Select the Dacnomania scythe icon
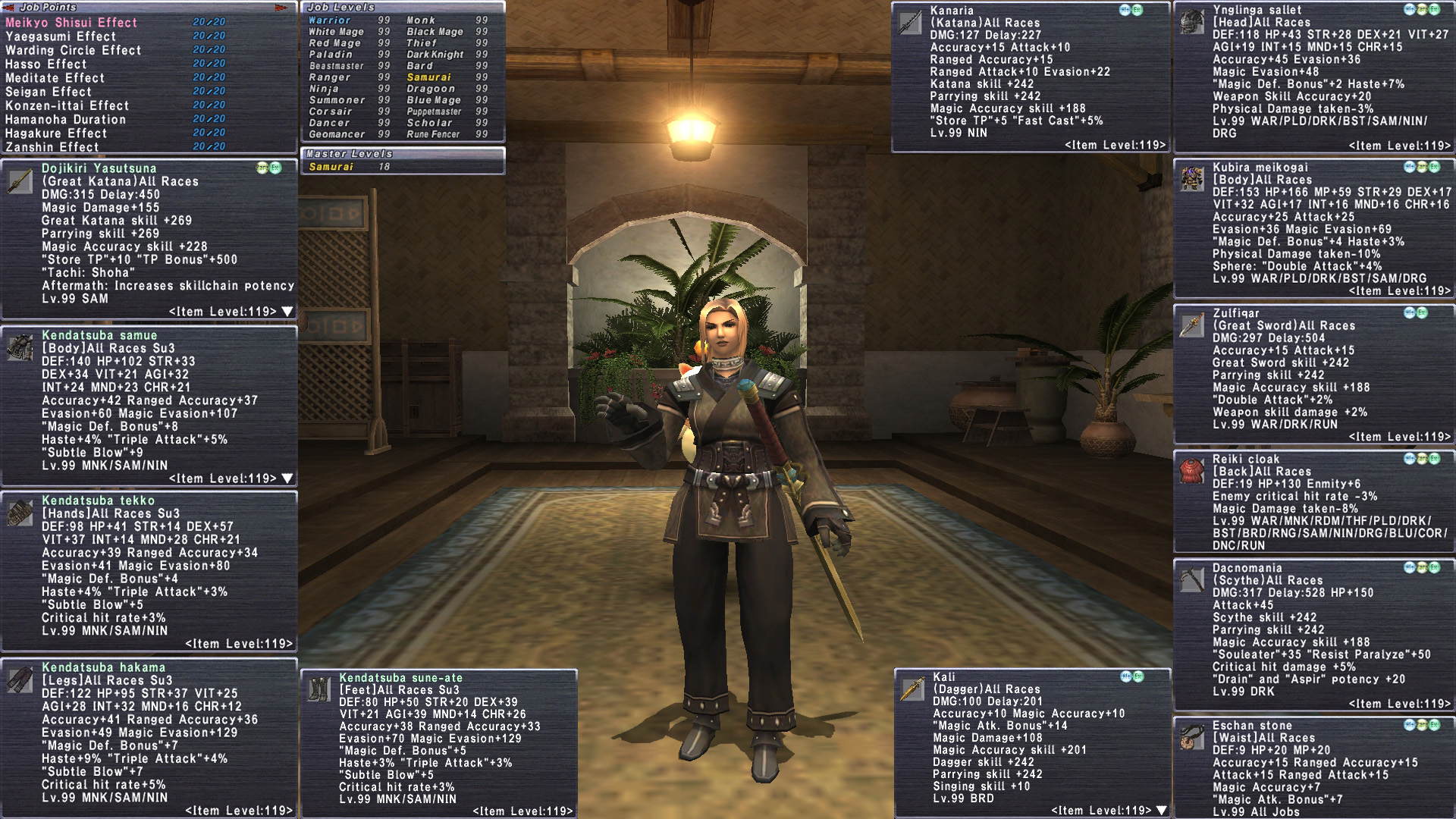Image resolution: width=1456 pixels, height=819 pixels. tap(1192, 580)
